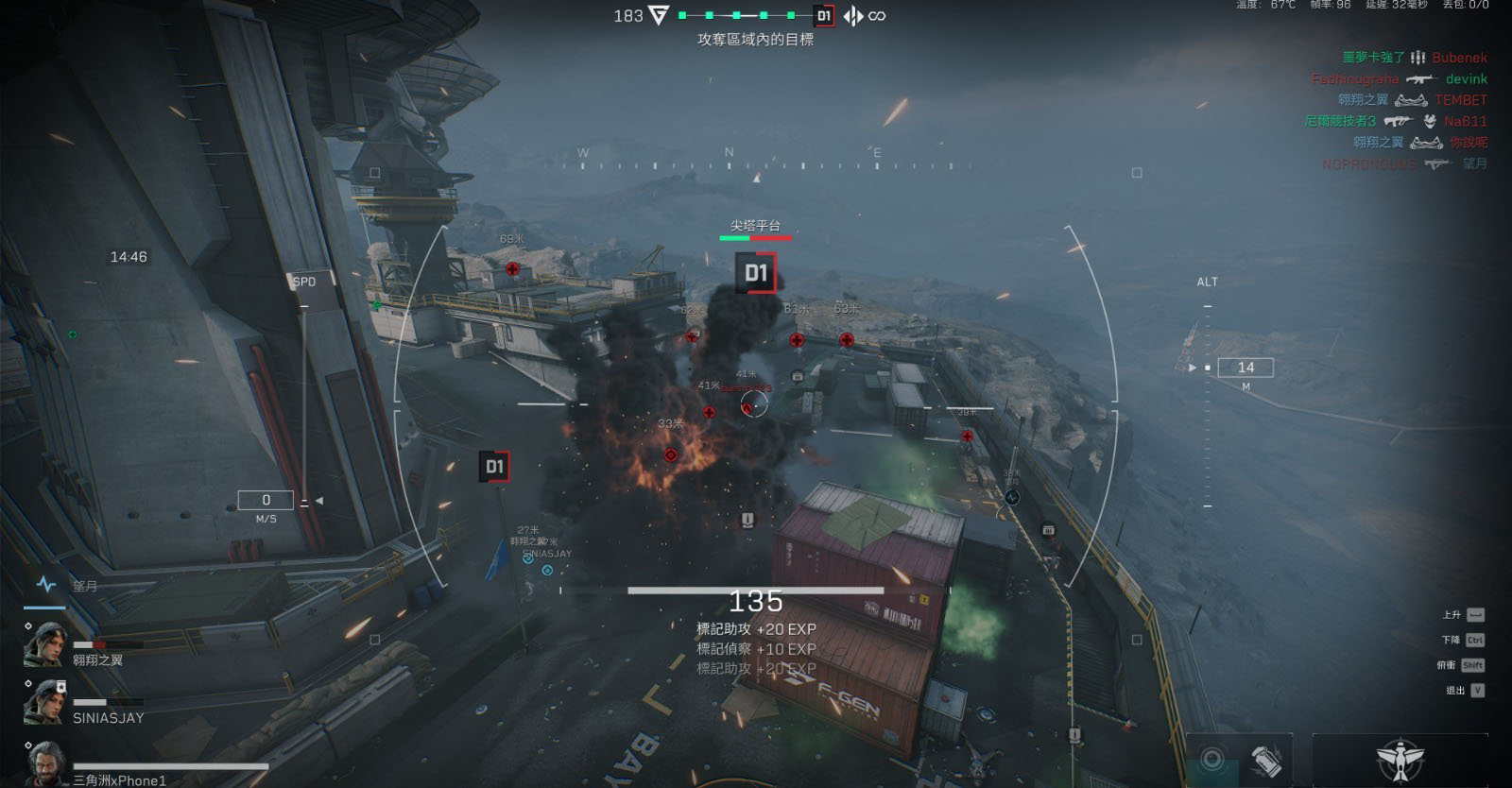Click the defender faction emblem beside infinity symbol
The width and height of the screenshot is (1512, 788).
point(853,16)
